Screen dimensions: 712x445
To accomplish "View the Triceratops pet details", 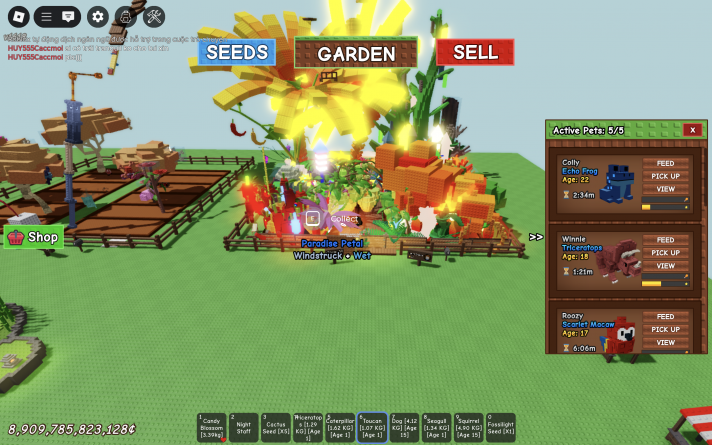I will coord(665,266).
